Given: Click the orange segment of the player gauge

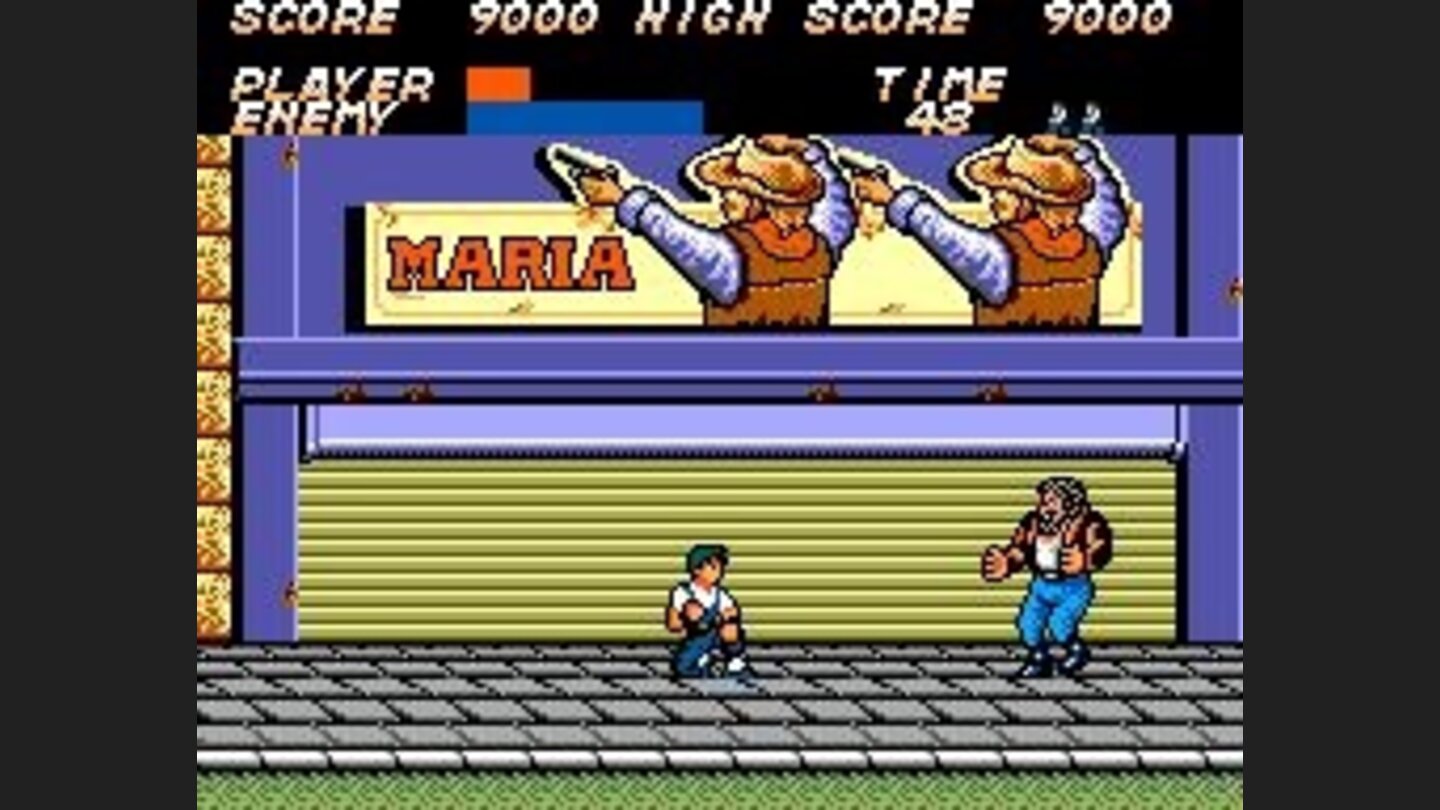Looking at the screenshot, I should coord(497,85).
